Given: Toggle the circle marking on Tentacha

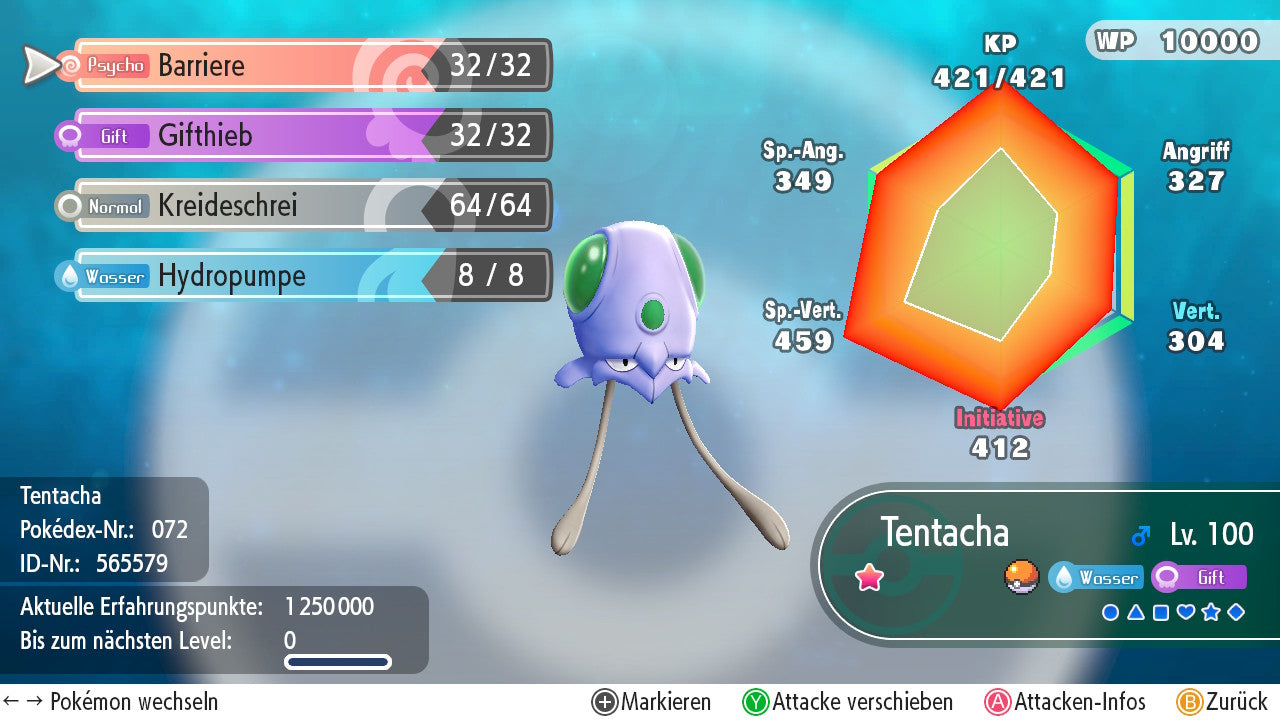Looking at the screenshot, I should [1110, 612].
